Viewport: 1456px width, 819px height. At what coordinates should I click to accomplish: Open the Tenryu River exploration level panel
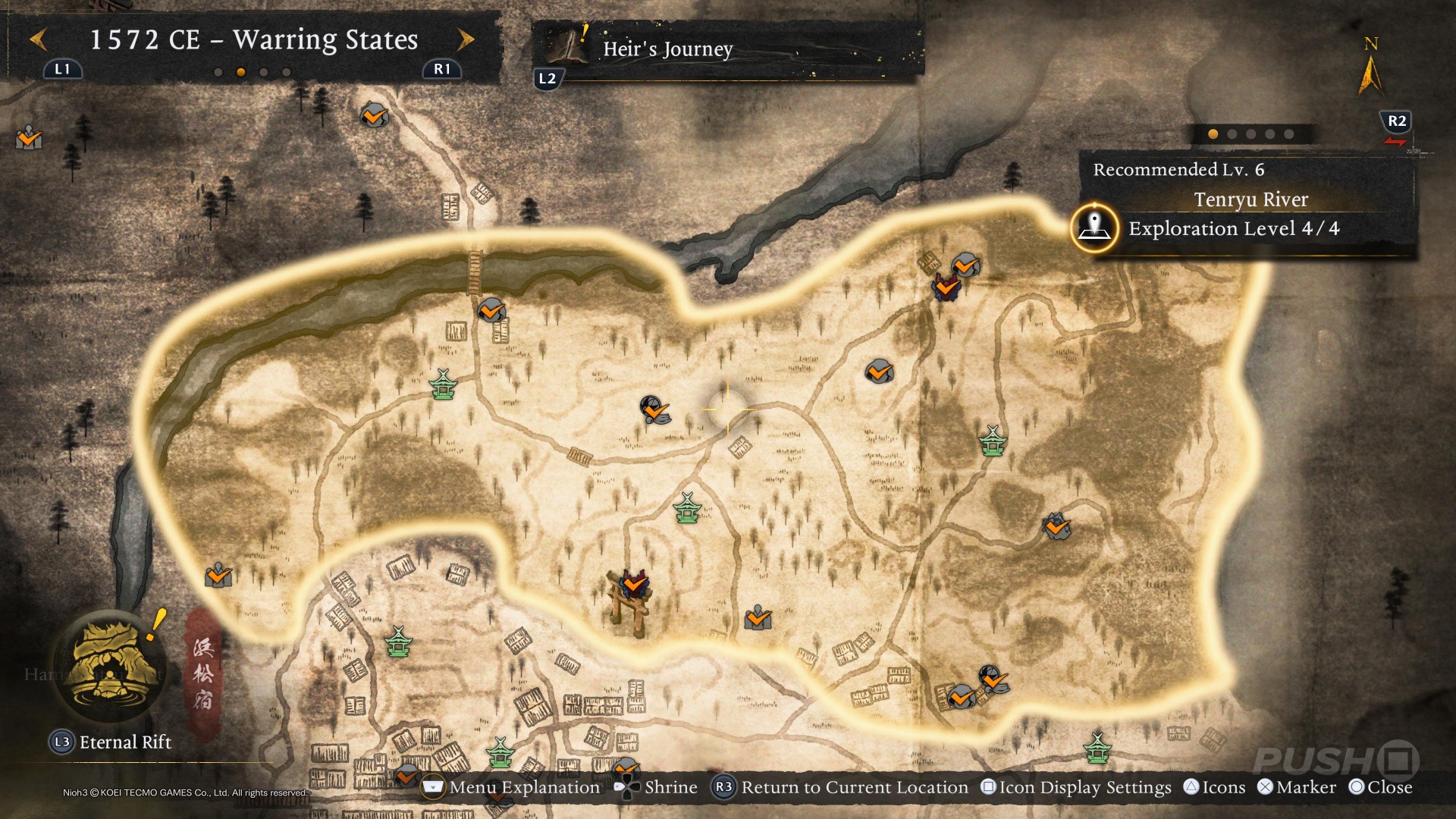1233,228
